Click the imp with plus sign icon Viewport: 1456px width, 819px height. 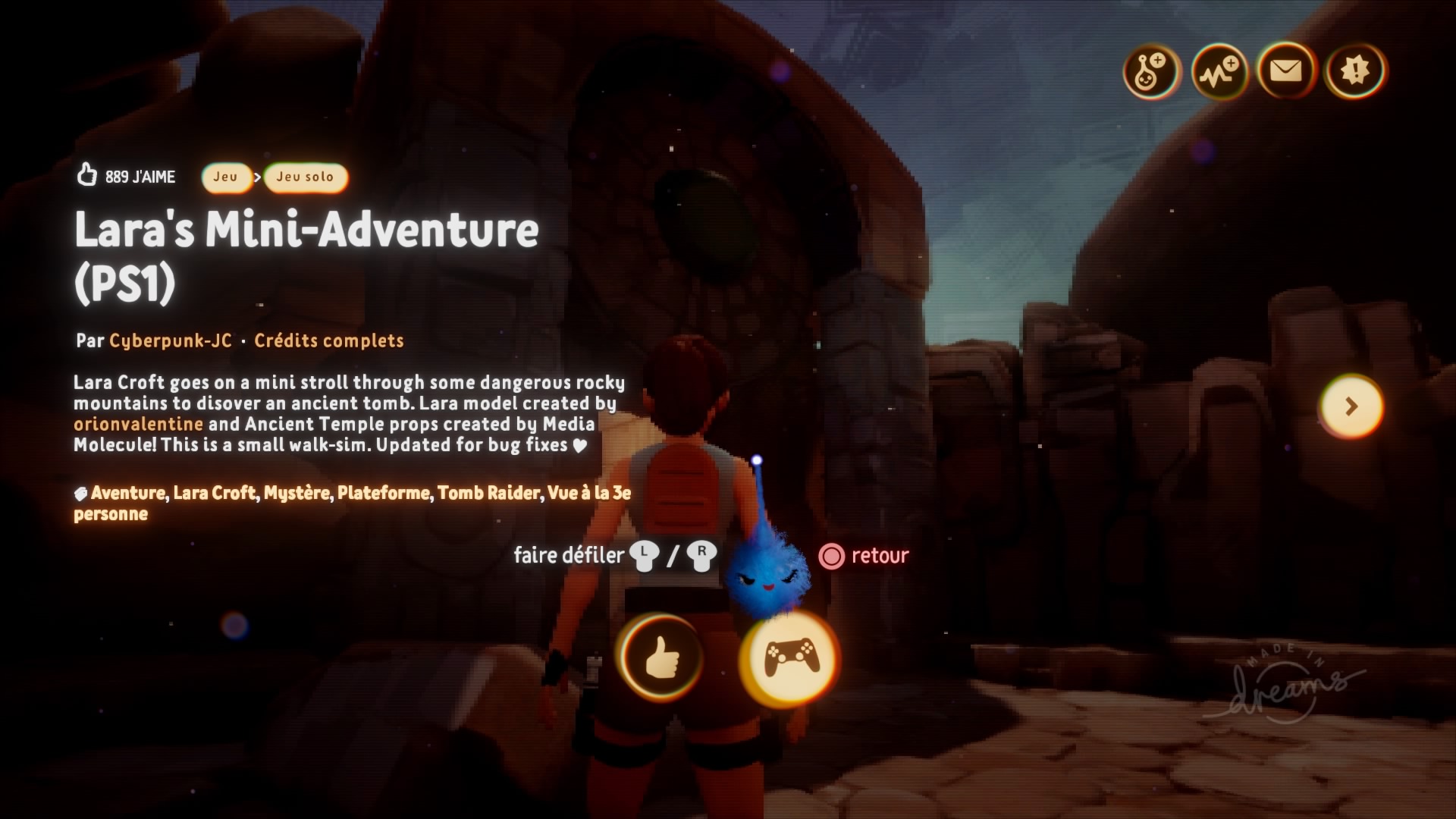(1151, 72)
